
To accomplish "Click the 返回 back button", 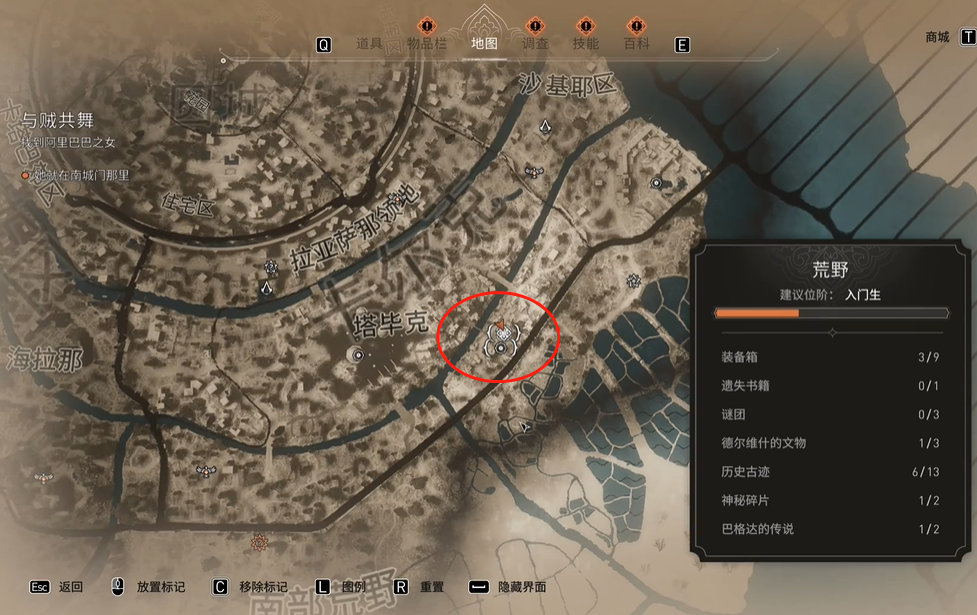I will pos(70,587).
